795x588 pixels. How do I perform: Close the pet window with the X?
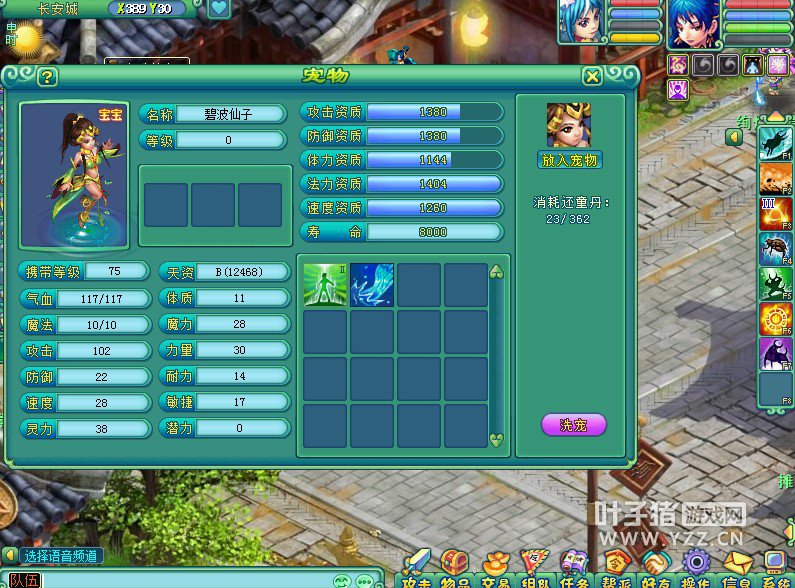click(592, 77)
